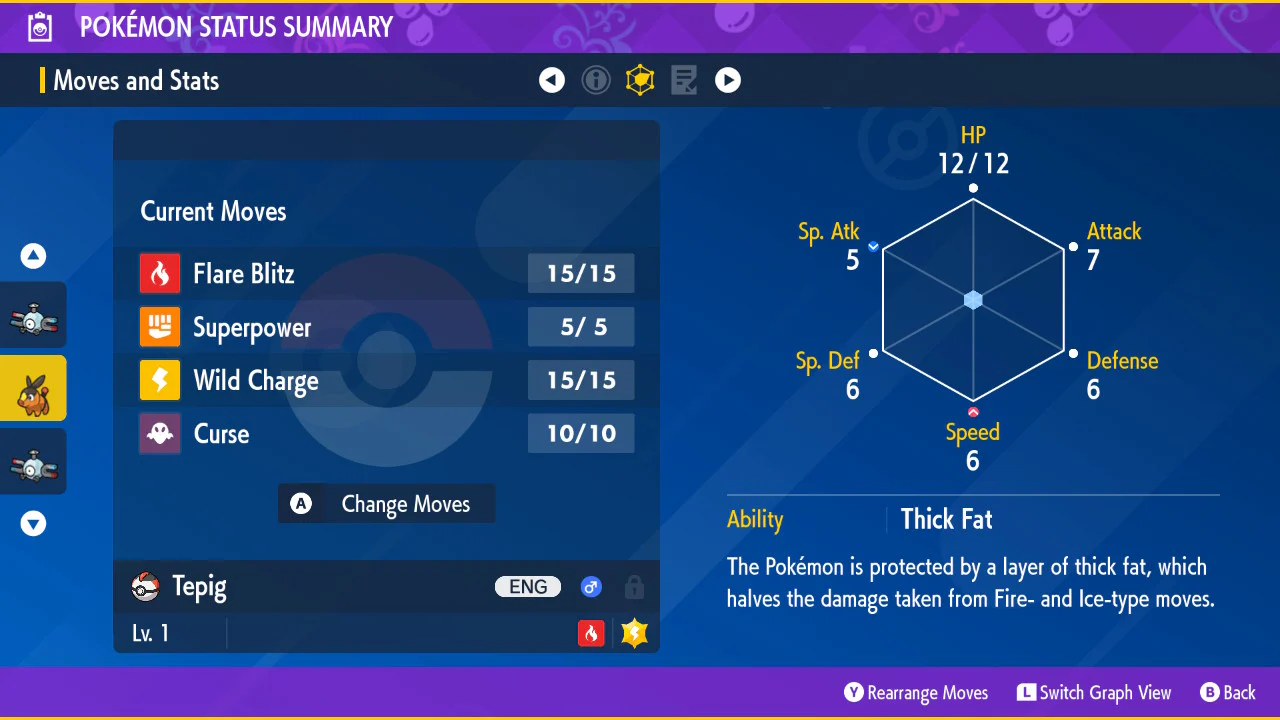Click the Thick Fat ability name

click(946, 519)
